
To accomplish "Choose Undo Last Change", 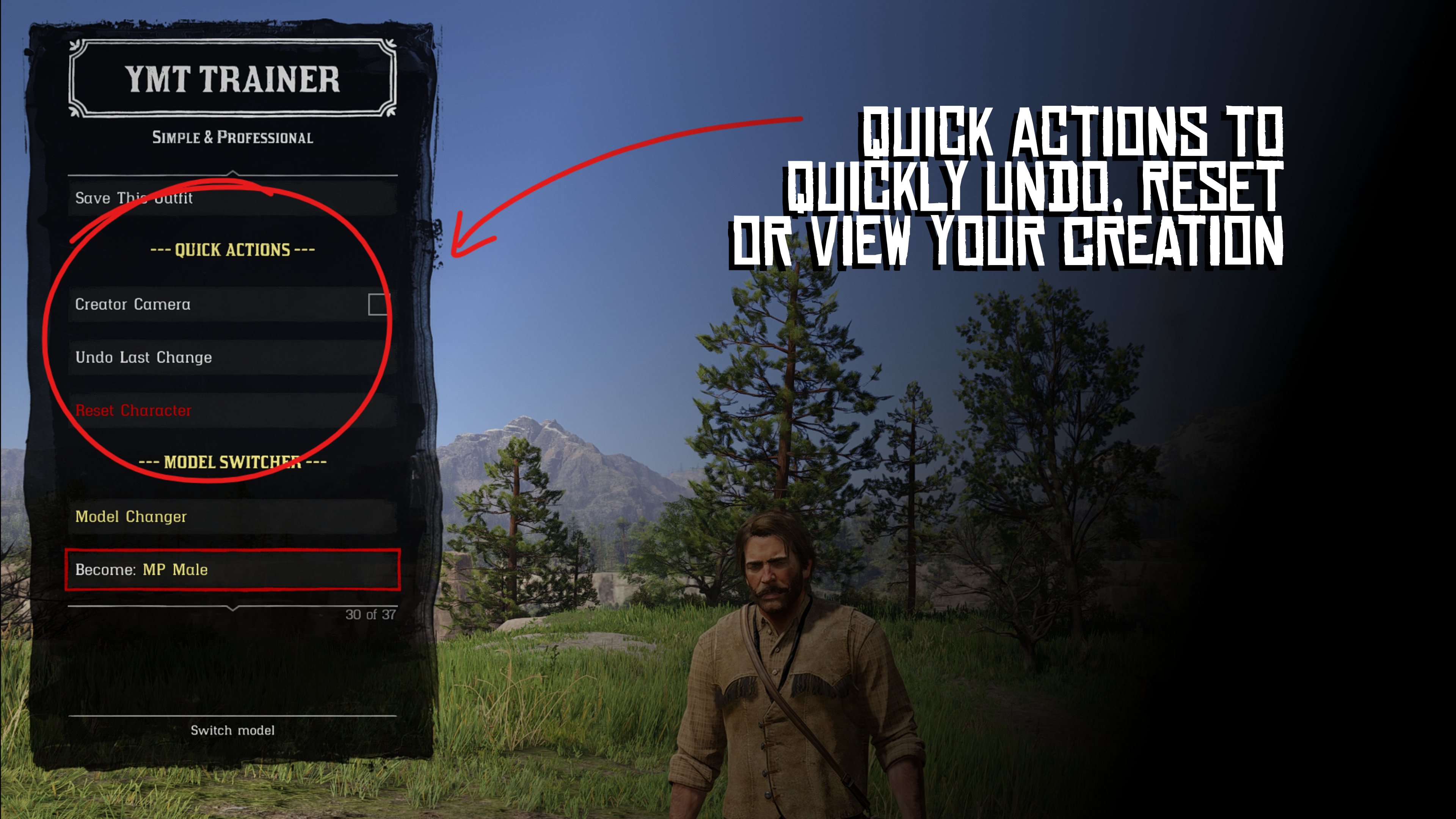I will [x=232, y=357].
